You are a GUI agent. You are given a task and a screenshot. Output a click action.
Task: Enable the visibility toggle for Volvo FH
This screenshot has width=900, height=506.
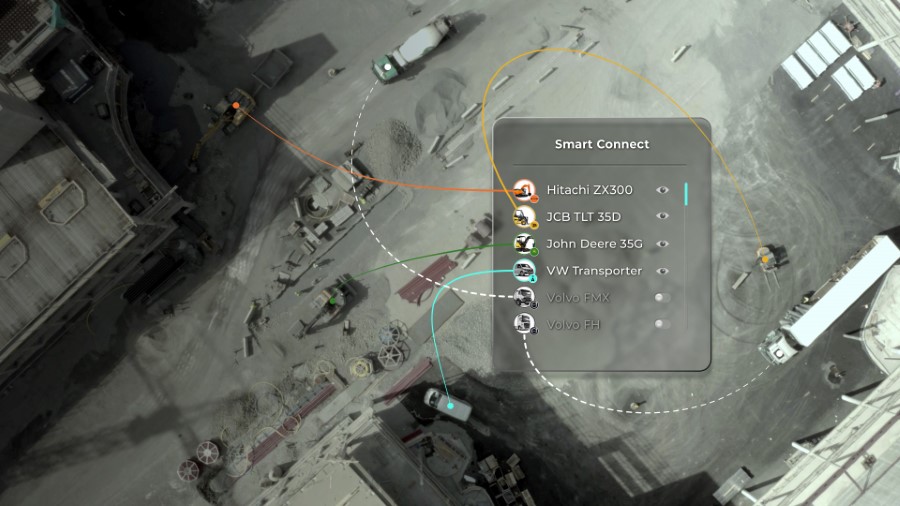coord(661,325)
